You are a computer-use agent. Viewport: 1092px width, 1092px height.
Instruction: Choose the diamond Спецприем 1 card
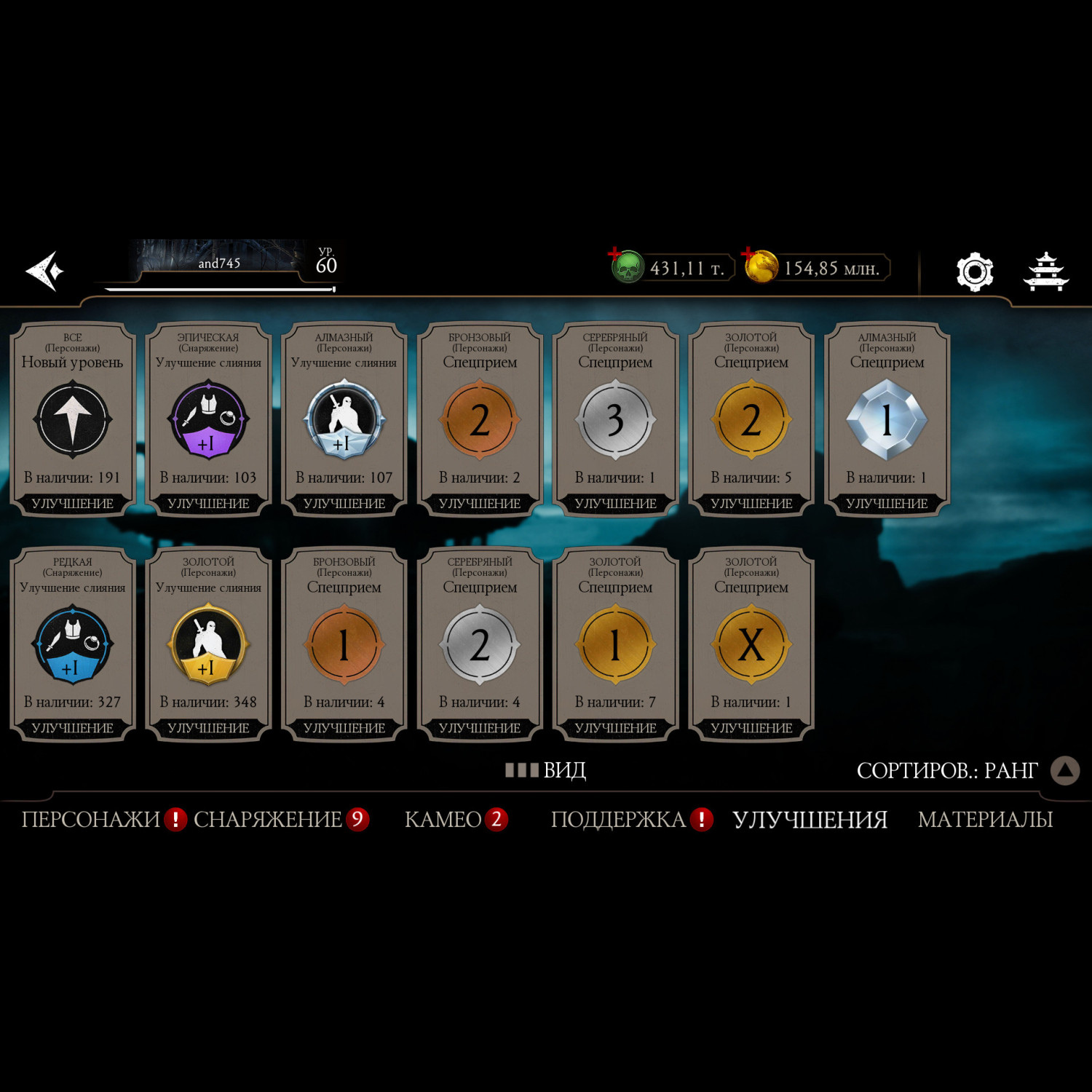click(x=887, y=420)
